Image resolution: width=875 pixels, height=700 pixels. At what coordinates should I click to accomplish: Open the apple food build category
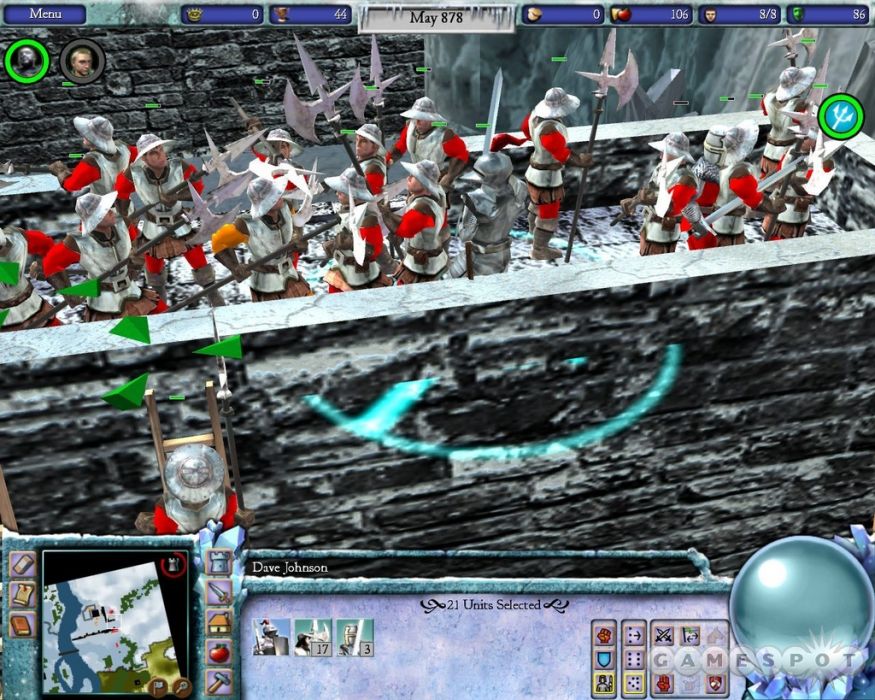coord(220,653)
